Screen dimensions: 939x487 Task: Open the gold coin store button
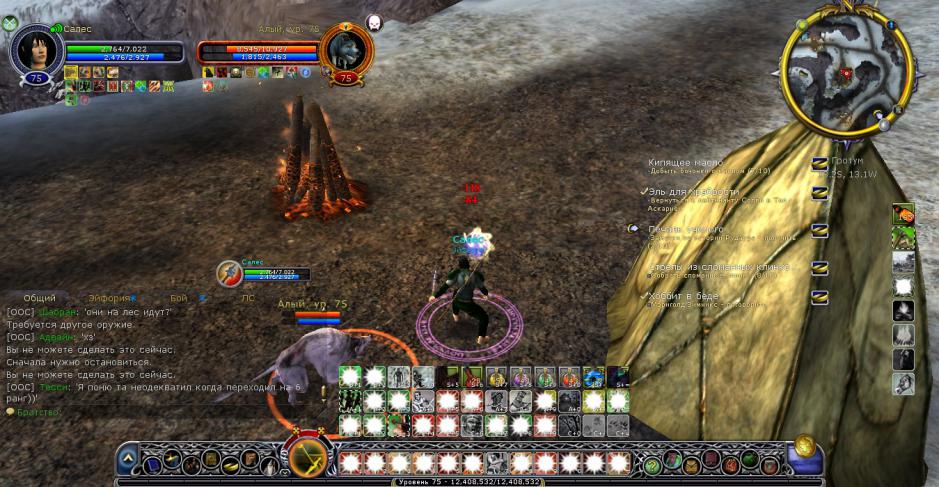(802, 444)
